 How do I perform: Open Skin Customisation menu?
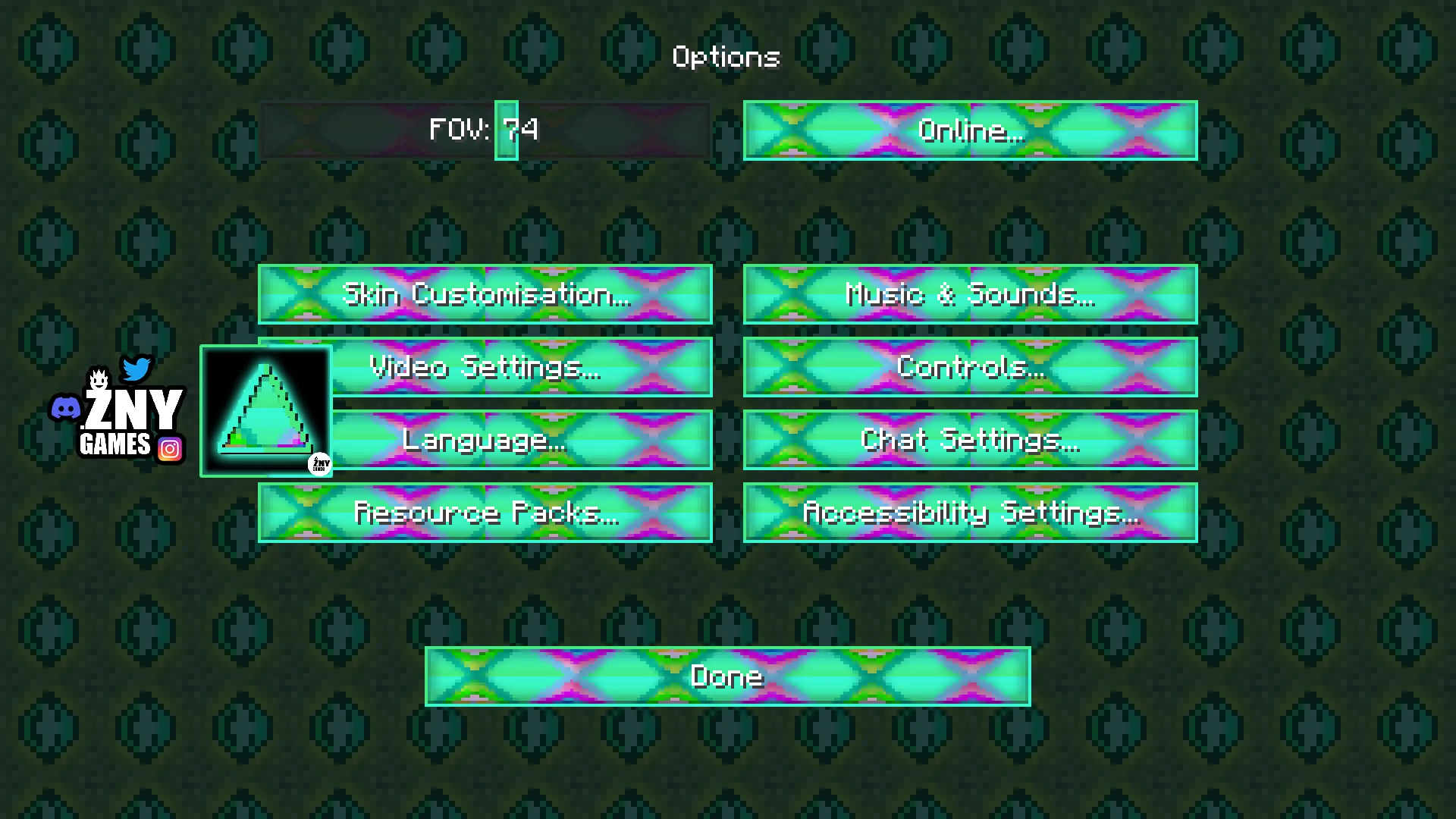485,294
